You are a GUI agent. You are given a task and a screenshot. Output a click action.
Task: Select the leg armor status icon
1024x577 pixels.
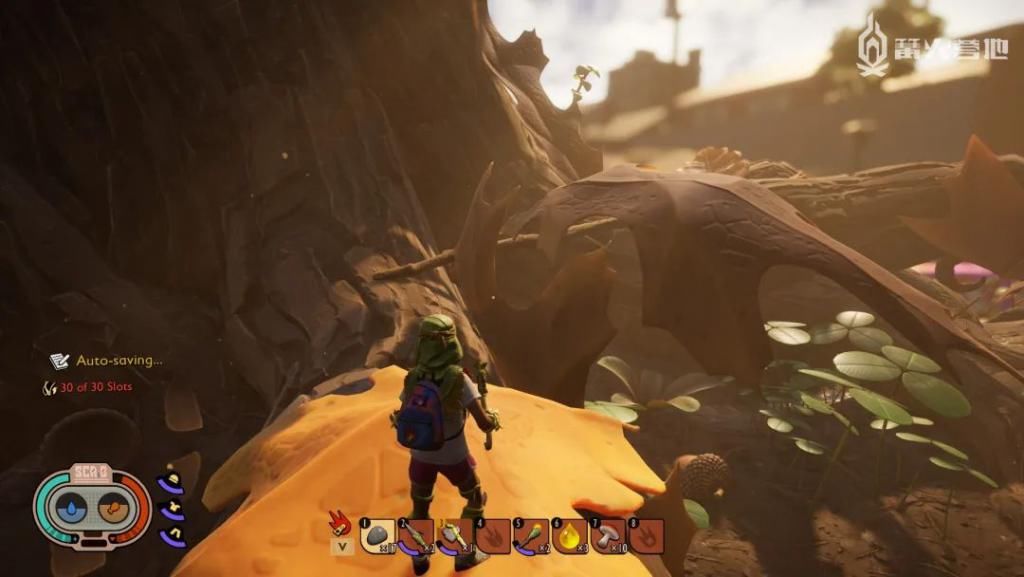pyautogui.click(x=171, y=536)
